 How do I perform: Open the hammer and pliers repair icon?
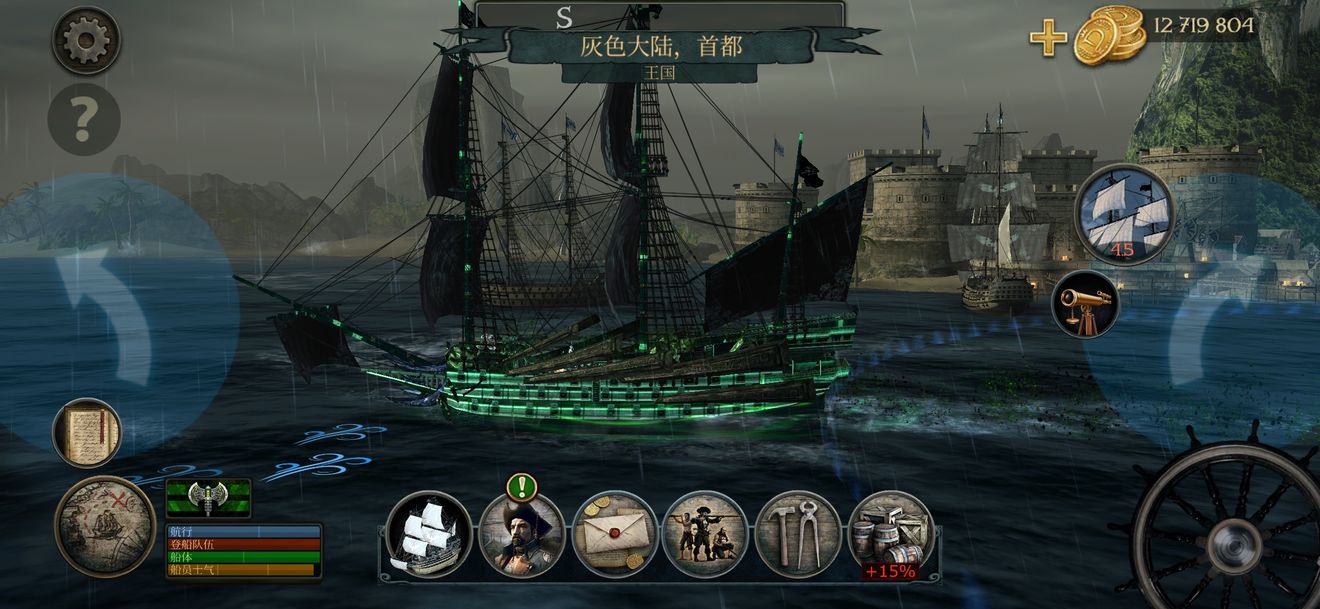tap(798, 535)
